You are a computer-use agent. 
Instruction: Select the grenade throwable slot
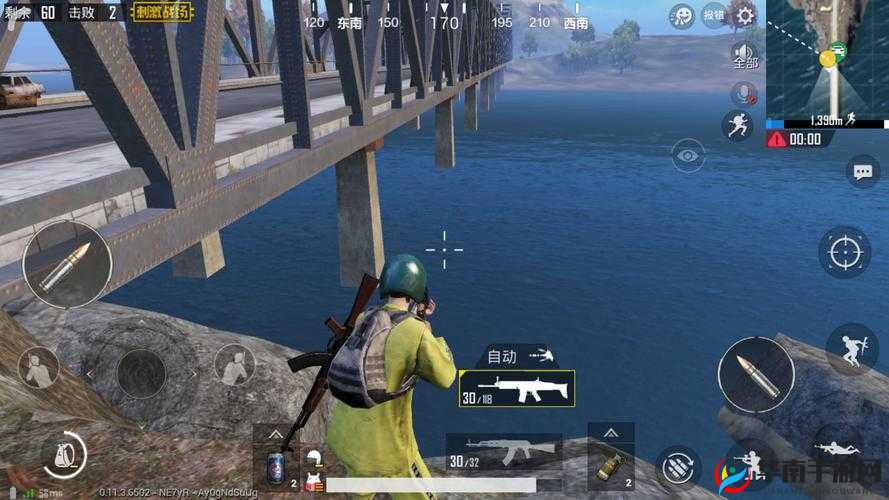tap(610, 463)
